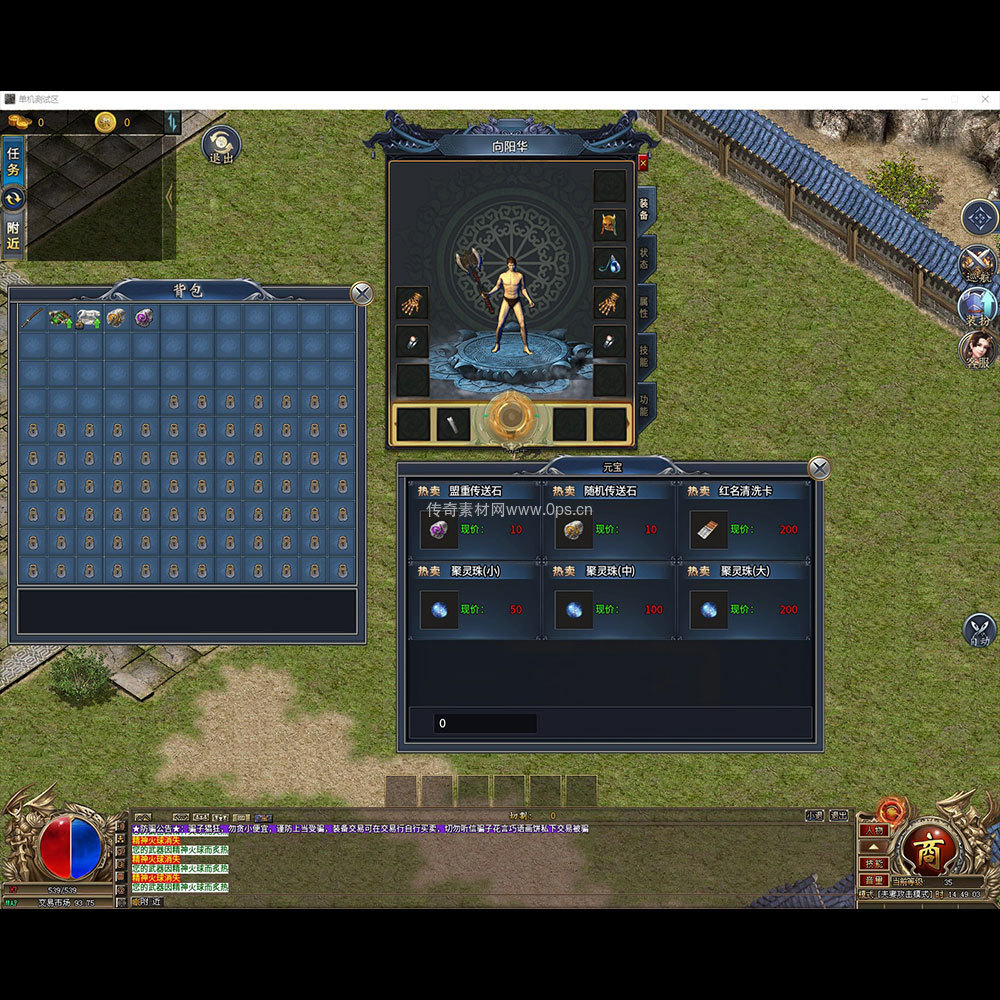This screenshot has width=1000, height=1000.
Task: Switch to the 状态 status tab
Action: (x=645, y=258)
